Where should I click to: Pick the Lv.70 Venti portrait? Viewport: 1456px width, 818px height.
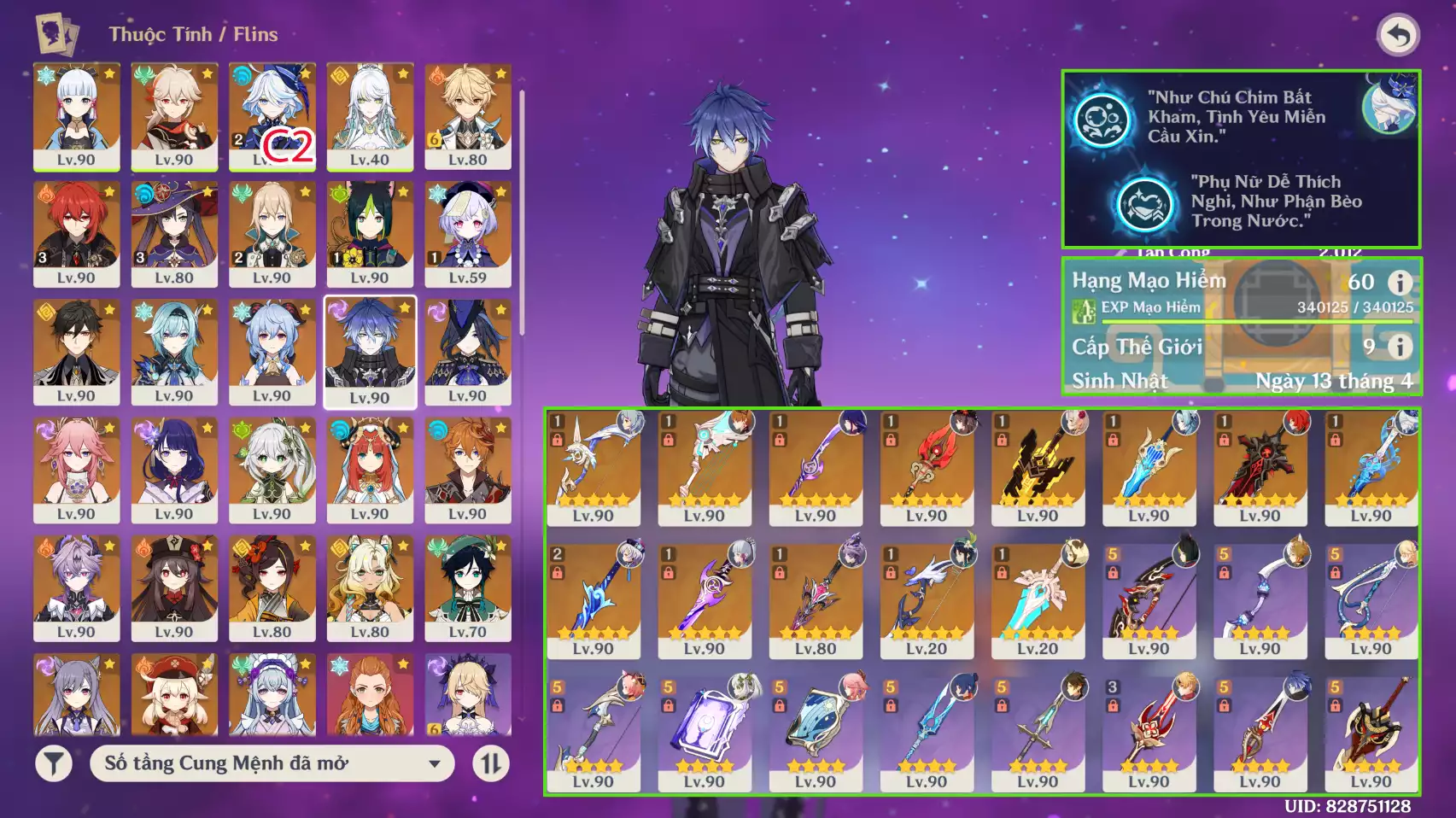[x=467, y=587]
